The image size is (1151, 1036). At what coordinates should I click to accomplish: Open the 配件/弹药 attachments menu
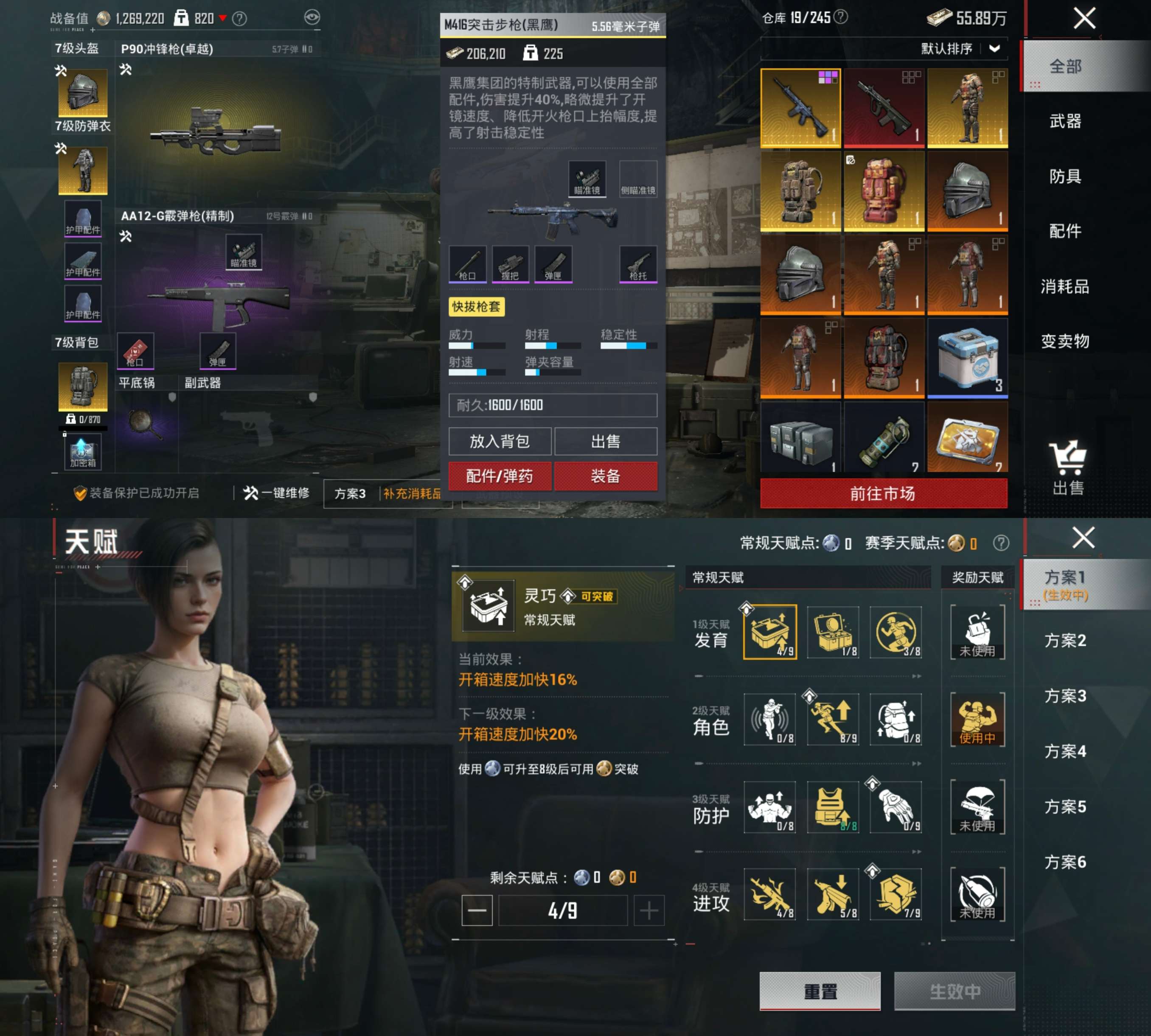[x=500, y=476]
